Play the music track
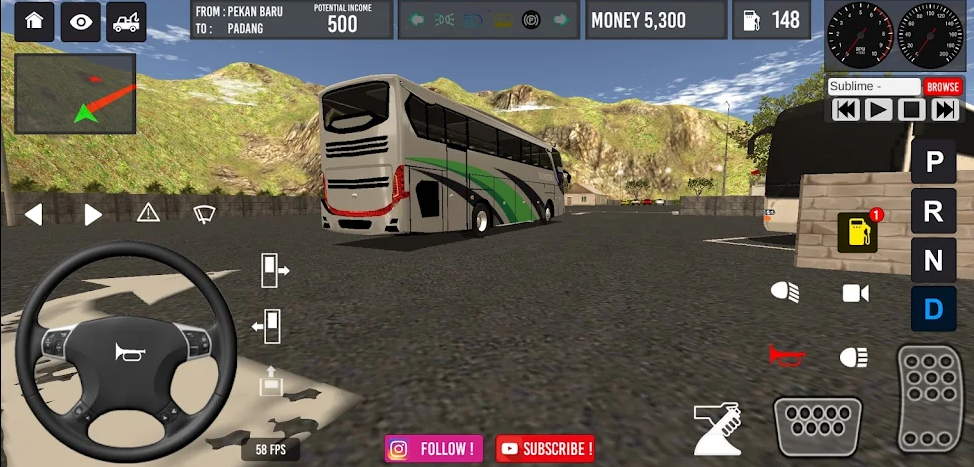The height and width of the screenshot is (467, 974). 878,110
